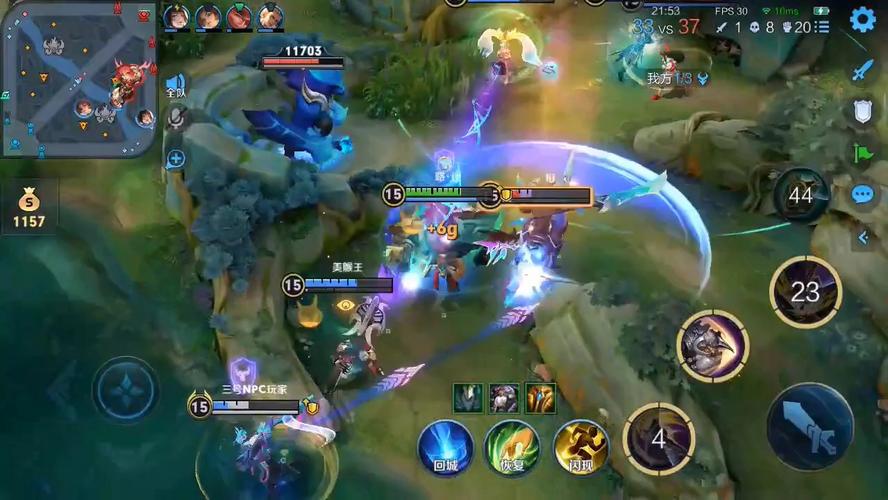Collapse the side panel with the arrow
Image resolution: width=888 pixels, height=500 pixels.
862,238
